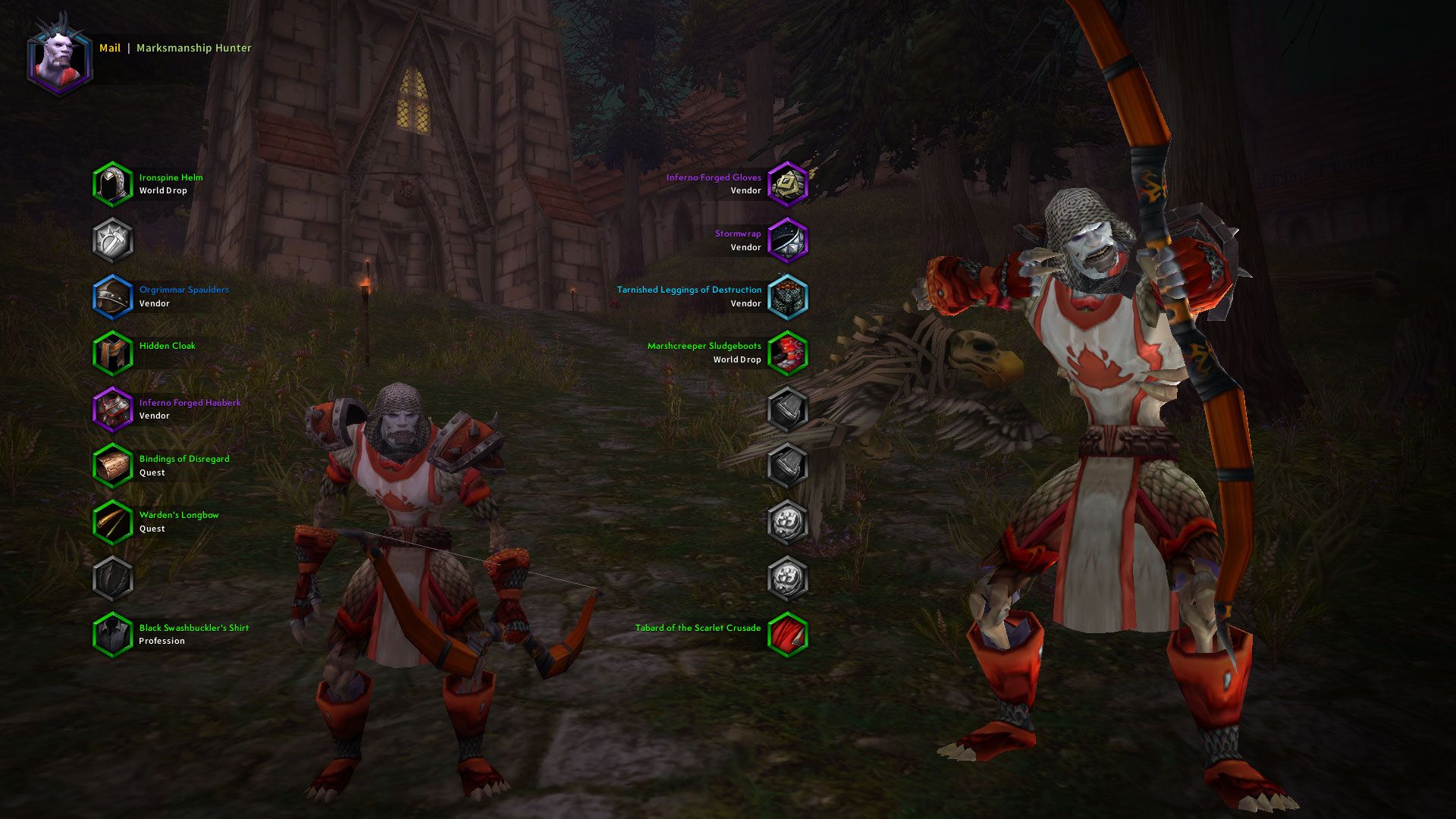Open the "Tabard of the Scarlet Crusade" link
The image size is (1456, 819).
tap(698, 628)
